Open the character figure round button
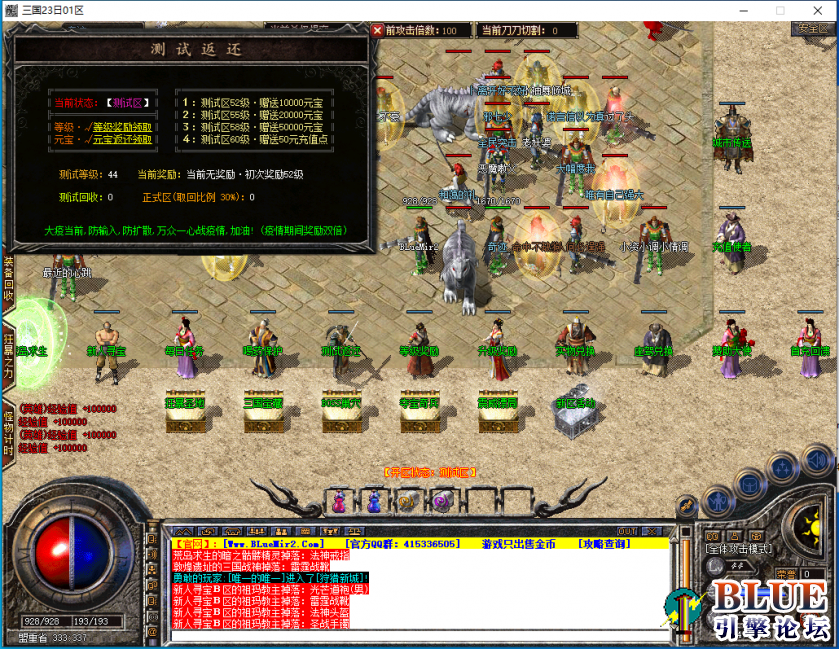The height and width of the screenshot is (649, 839). click(718, 499)
